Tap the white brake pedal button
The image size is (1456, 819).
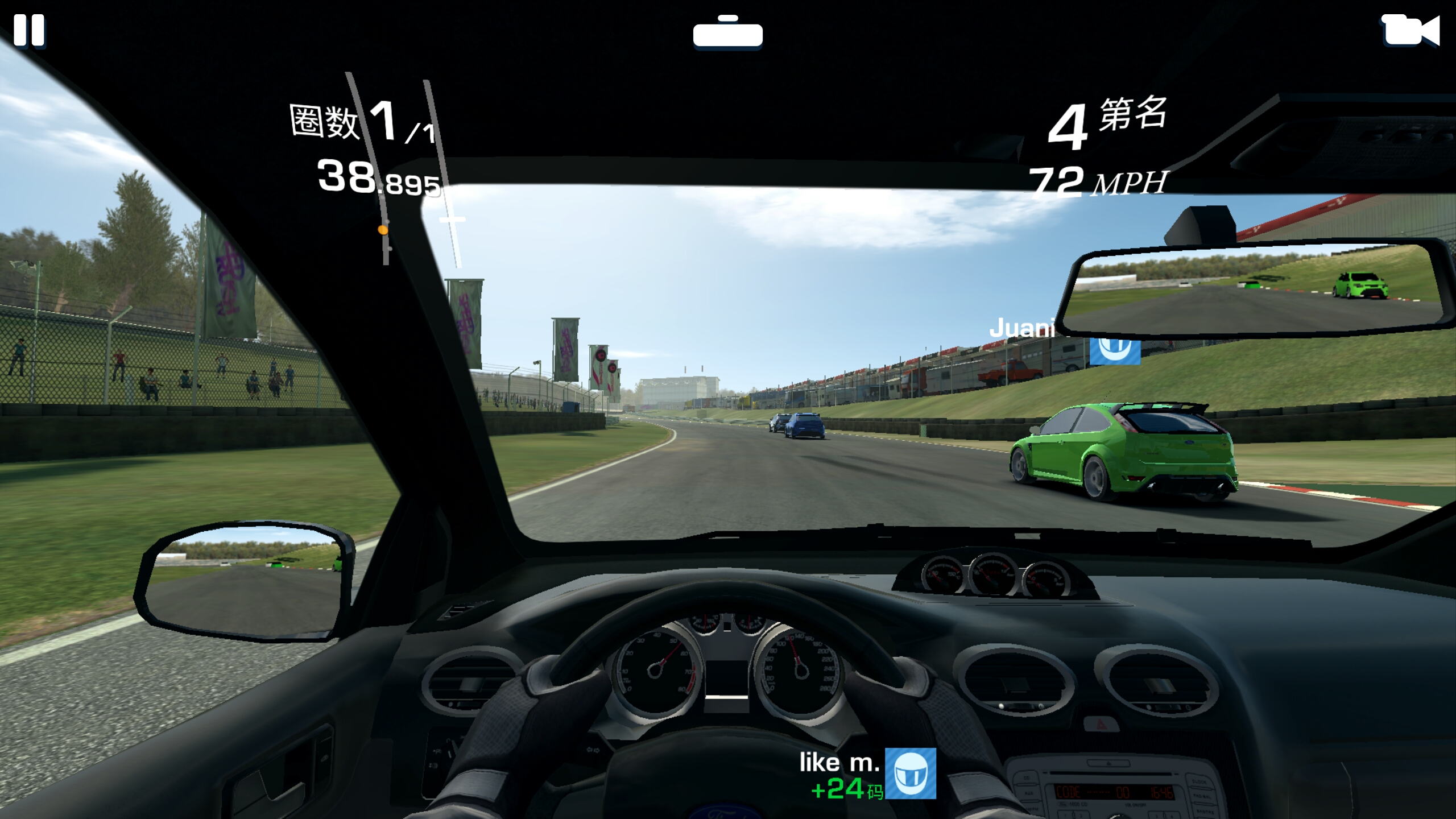click(727, 34)
